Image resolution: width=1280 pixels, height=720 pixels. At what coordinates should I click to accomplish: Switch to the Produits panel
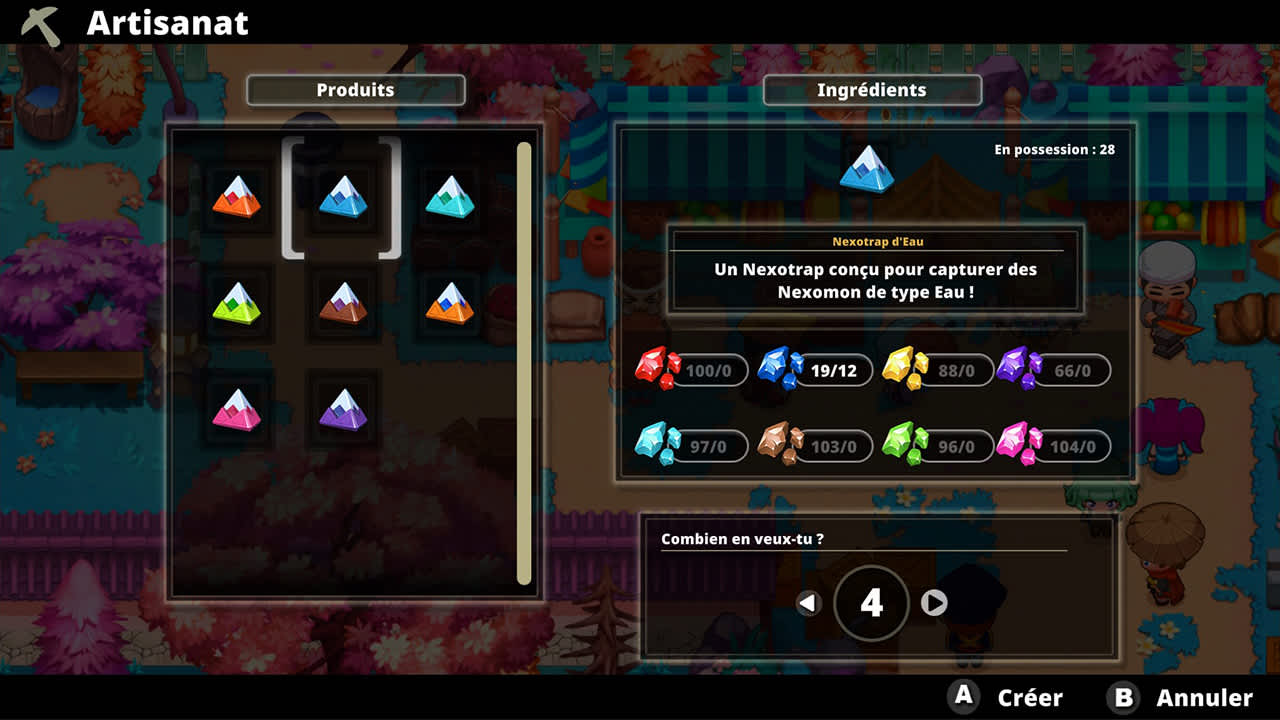pyautogui.click(x=355, y=89)
